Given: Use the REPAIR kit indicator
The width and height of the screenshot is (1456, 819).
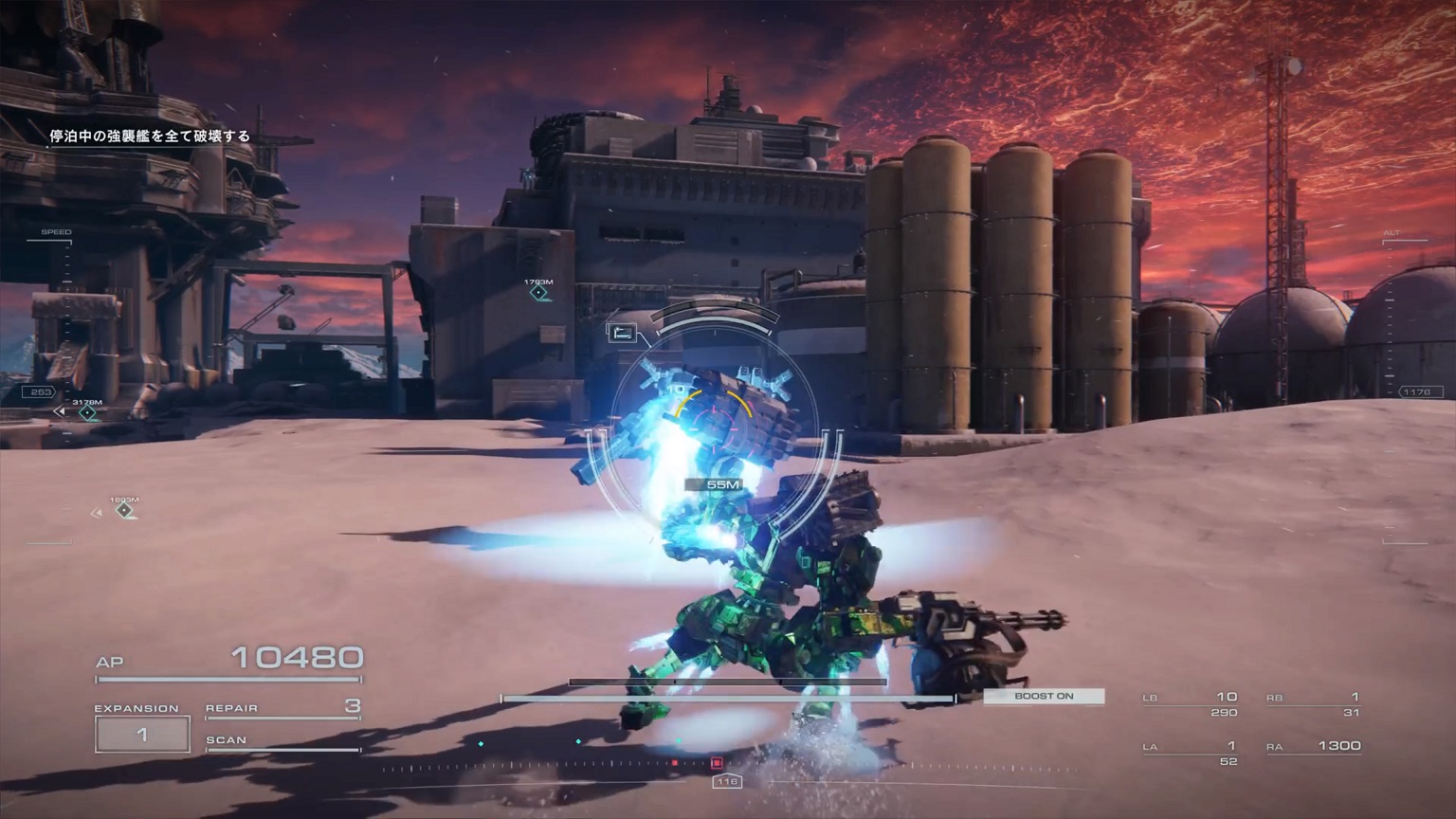Looking at the screenshot, I should pyautogui.click(x=282, y=707).
